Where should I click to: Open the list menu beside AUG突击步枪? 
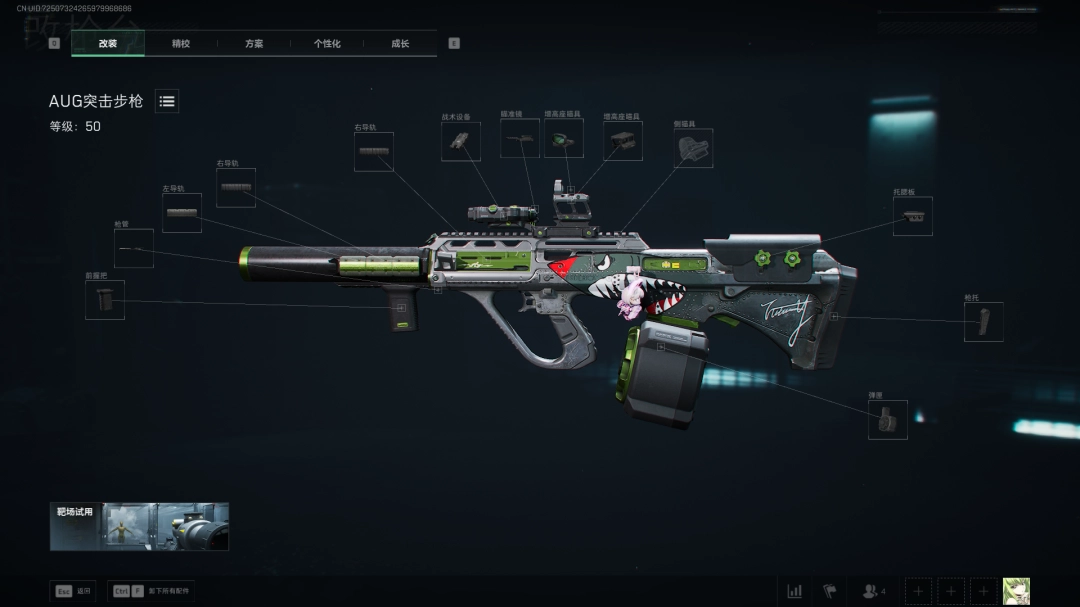coord(167,101)
